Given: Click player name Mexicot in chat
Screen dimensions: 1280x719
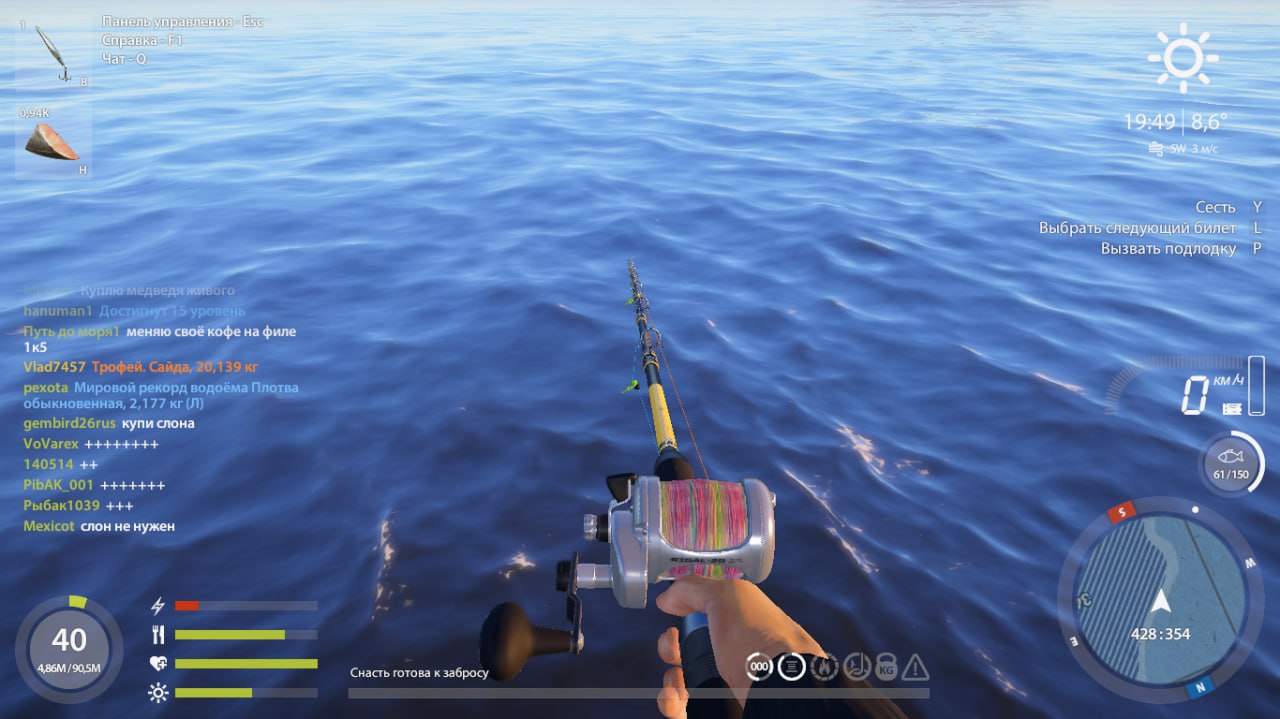Looking at the screenshot, I should 49,526.
